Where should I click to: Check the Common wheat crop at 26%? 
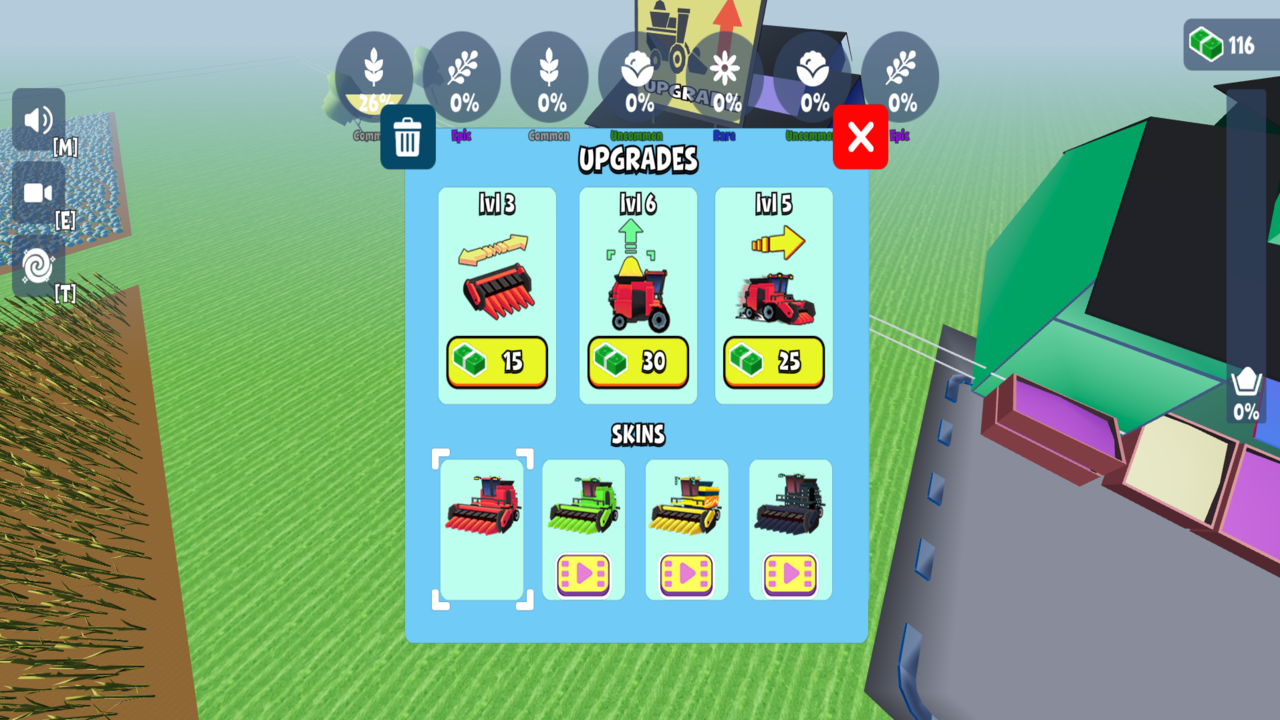pyautogui.click(x=374, y=75)
